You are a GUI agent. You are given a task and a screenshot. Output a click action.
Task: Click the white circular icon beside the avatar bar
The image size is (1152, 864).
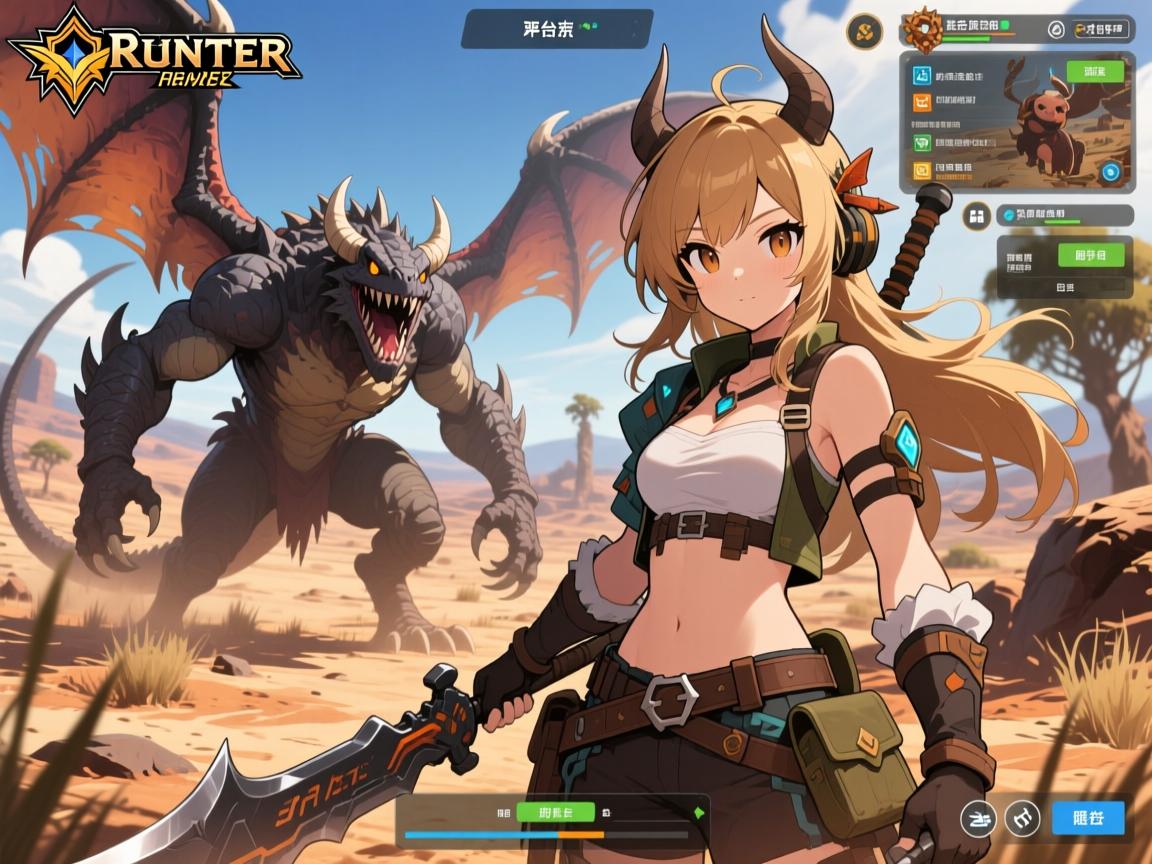[x=1055, y=30]
